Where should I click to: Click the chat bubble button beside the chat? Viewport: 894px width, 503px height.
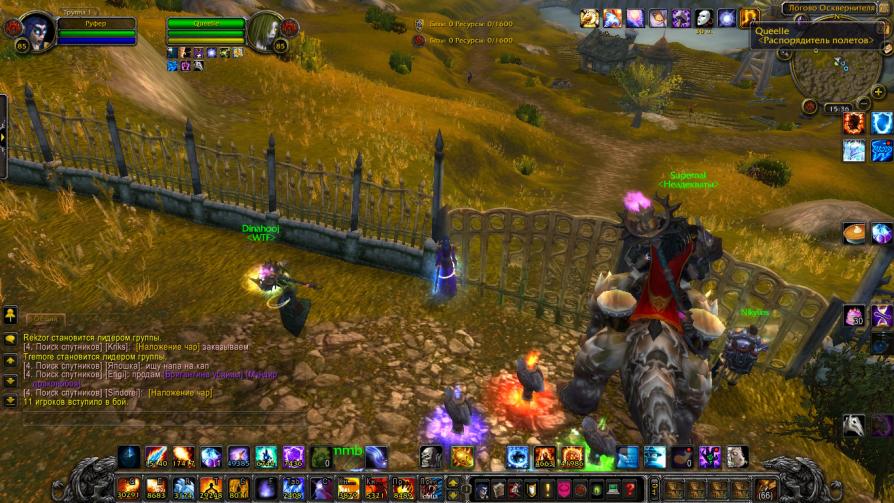(x=10, y=339)
